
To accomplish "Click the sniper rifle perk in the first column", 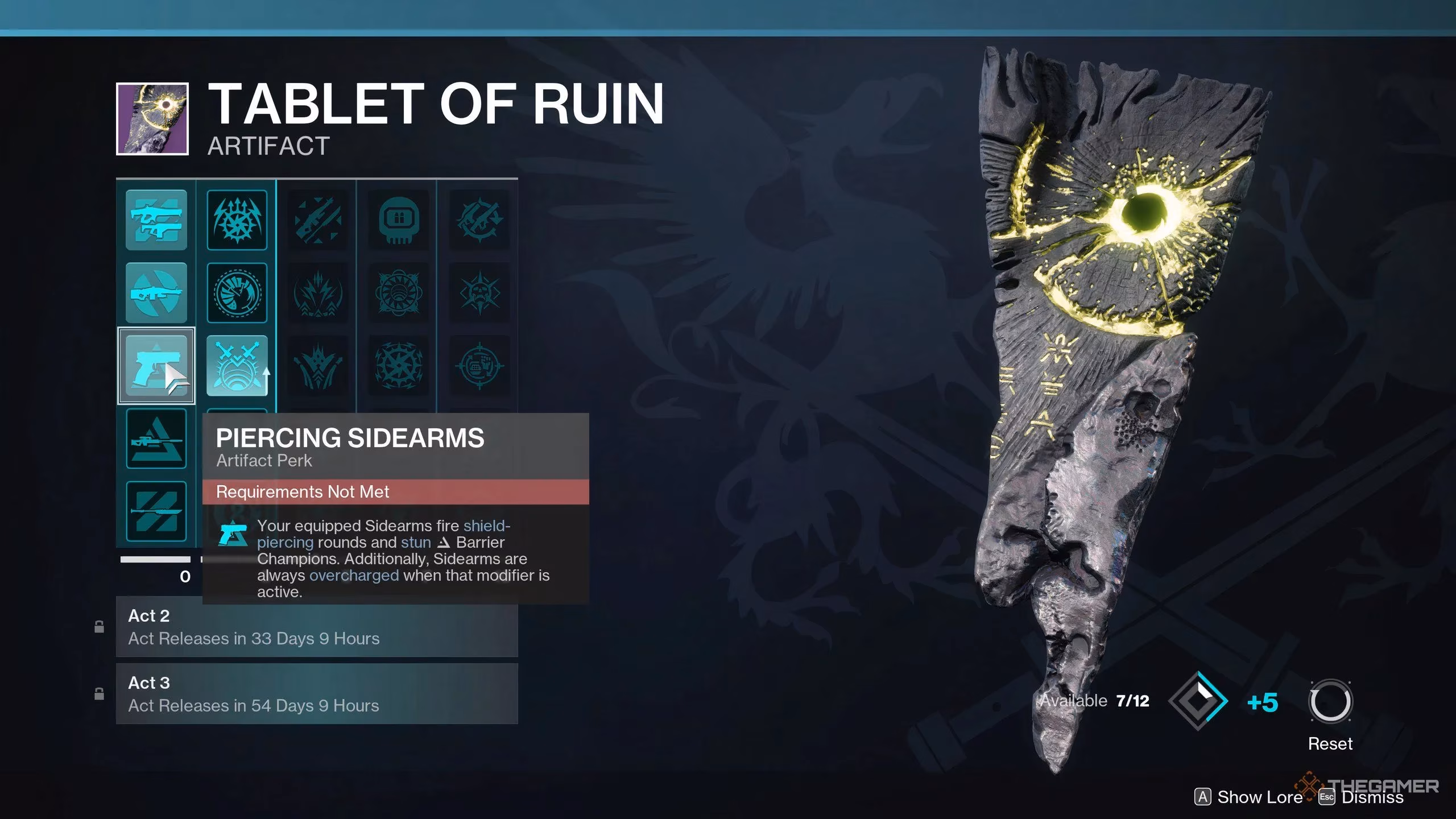I will (157, 439).
